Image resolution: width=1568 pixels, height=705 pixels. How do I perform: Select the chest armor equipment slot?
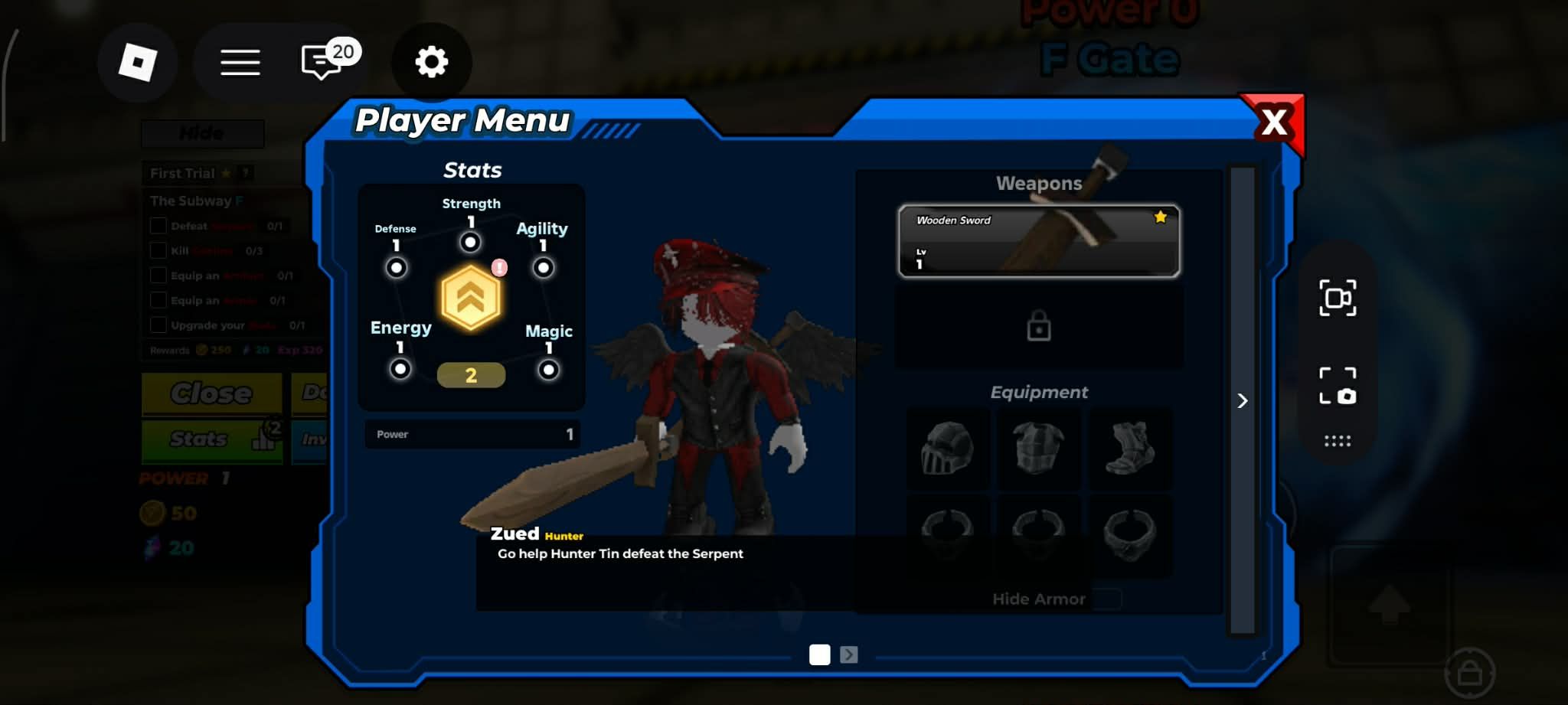pos(1038,449)
